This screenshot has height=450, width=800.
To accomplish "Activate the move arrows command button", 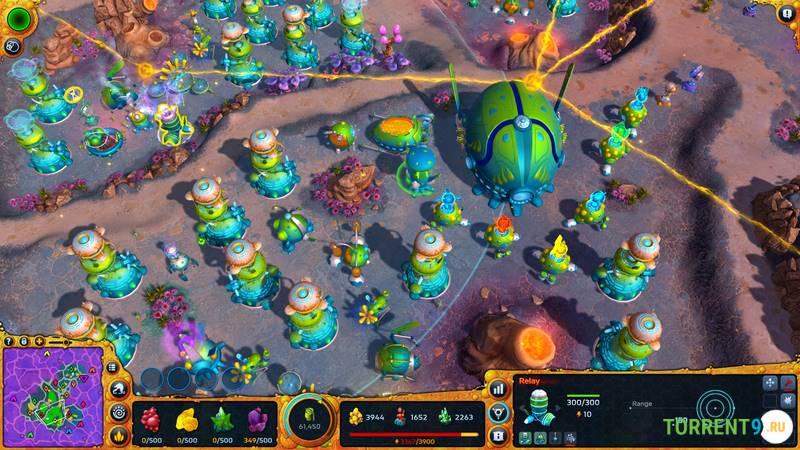I will pos(767,384).
